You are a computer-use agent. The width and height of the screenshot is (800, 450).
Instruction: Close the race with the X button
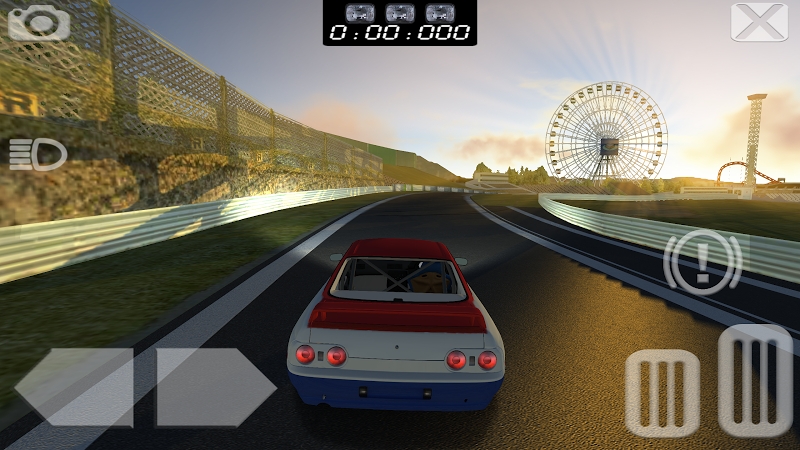pyautogui.click(x=759, y=22)
